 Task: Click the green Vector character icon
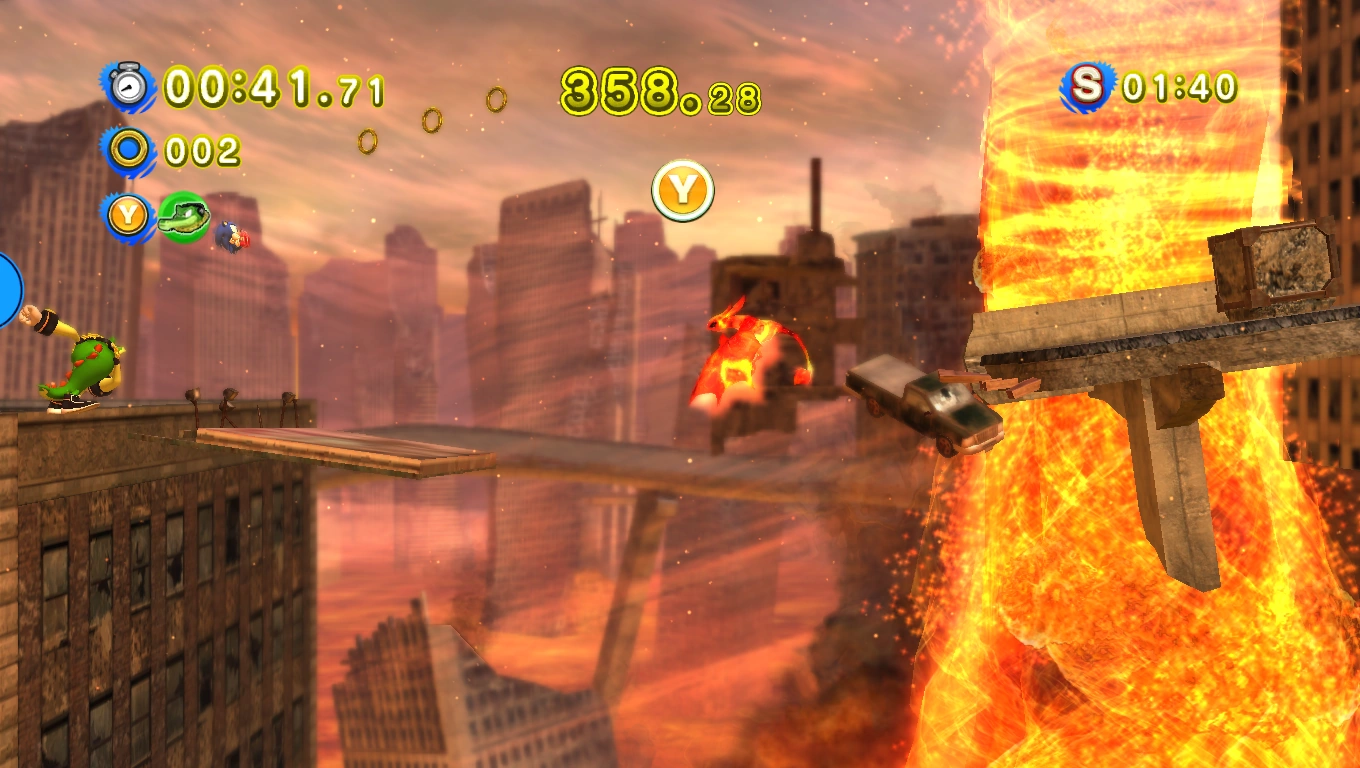coord(182,216)
